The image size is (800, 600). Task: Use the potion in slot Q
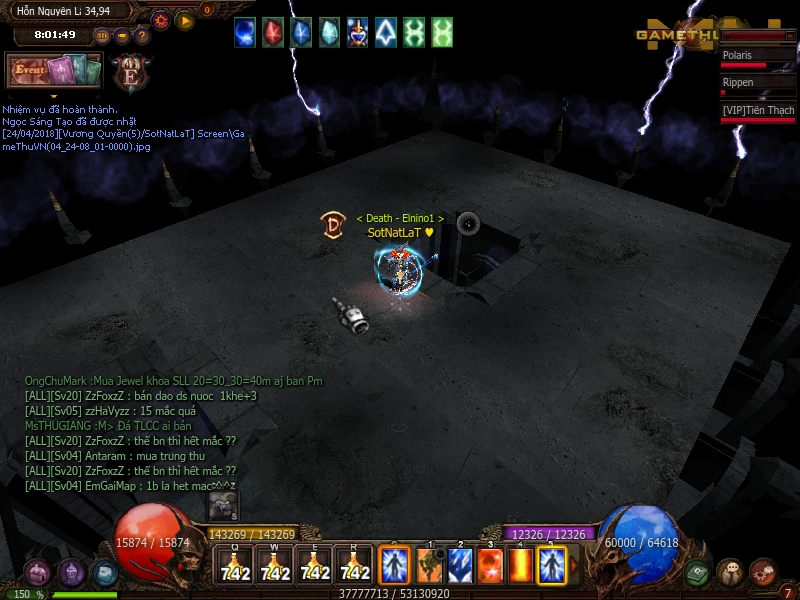[235, 566]
